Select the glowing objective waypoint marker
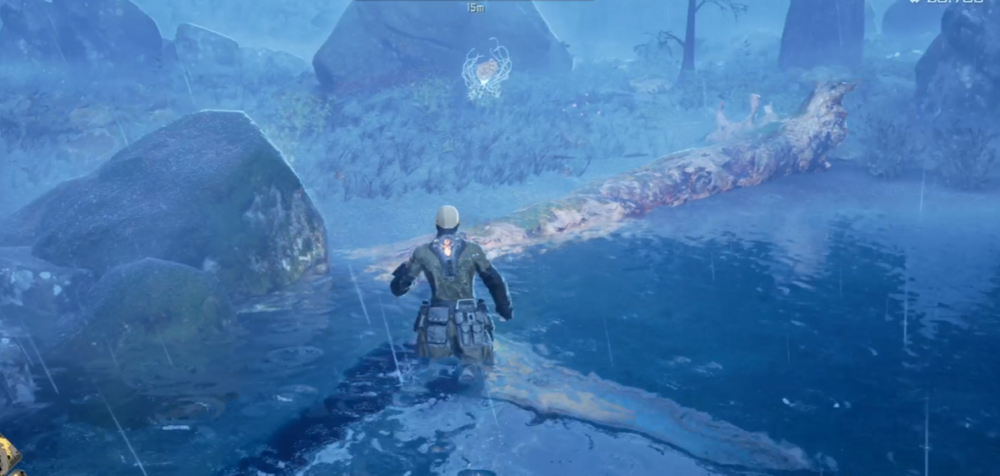 click(x=486, y=70)
